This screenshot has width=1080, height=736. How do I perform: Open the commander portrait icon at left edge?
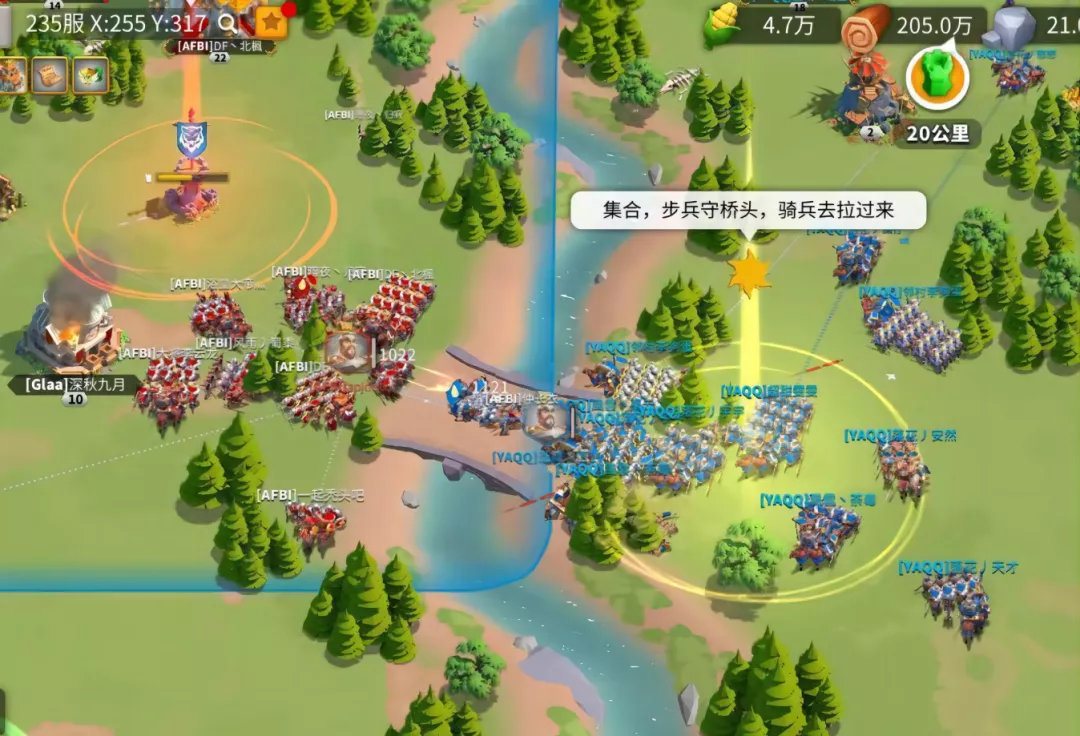click(12, 74)
